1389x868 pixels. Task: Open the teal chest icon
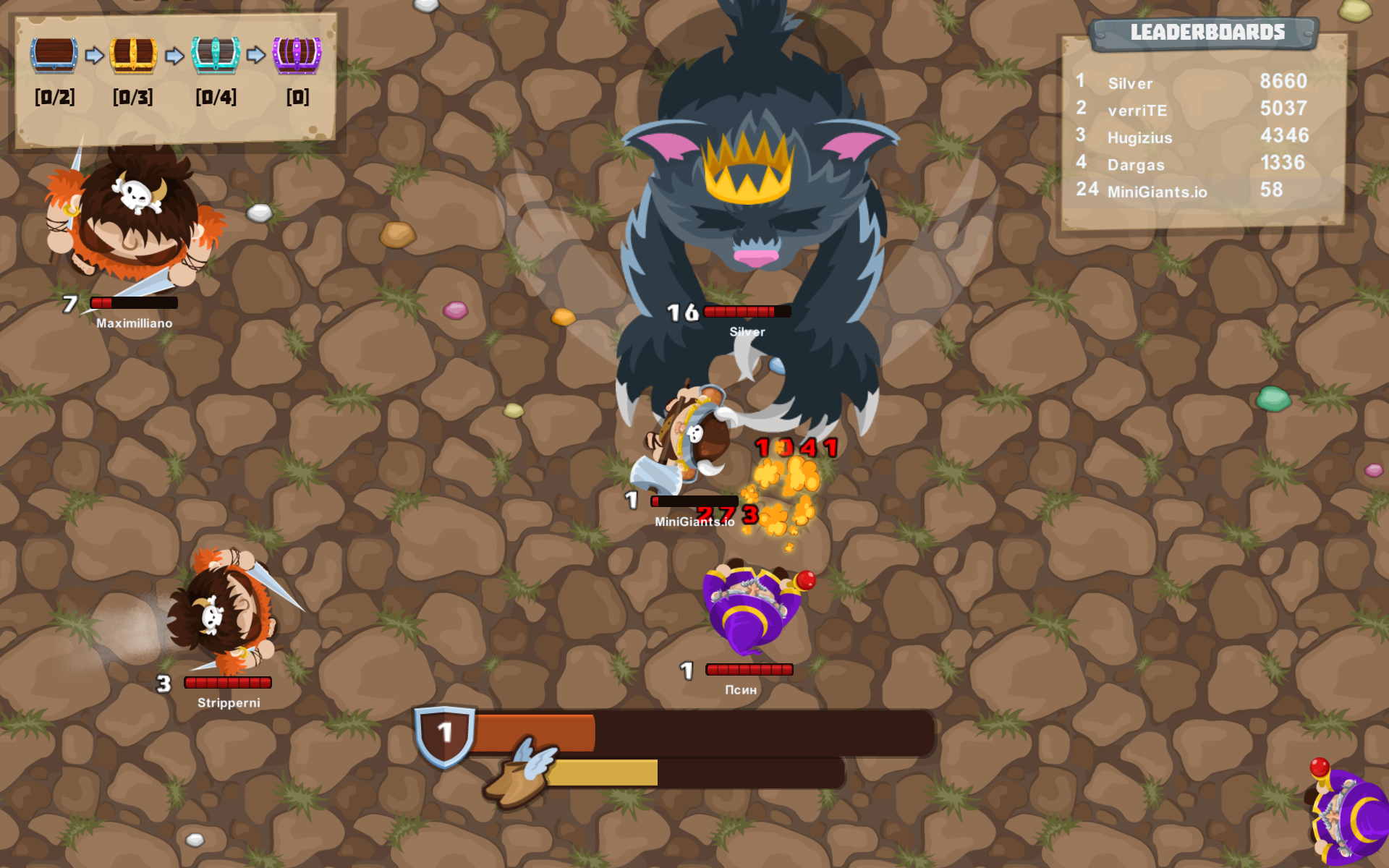pyautogui.click(x=216, y=54)
